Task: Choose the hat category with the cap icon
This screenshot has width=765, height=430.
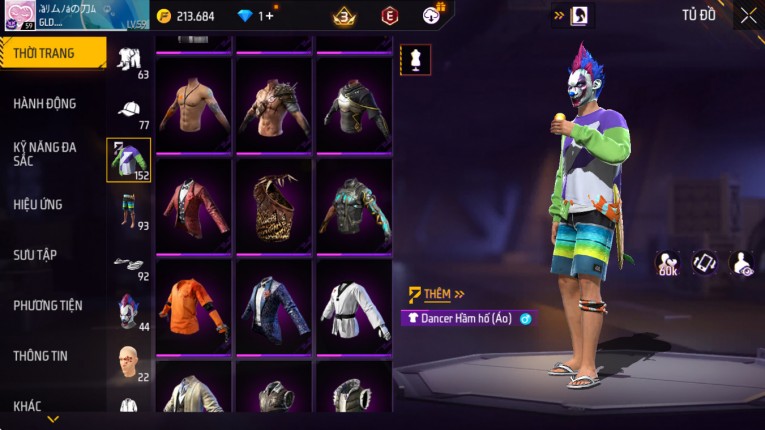Action: point(129,112)
